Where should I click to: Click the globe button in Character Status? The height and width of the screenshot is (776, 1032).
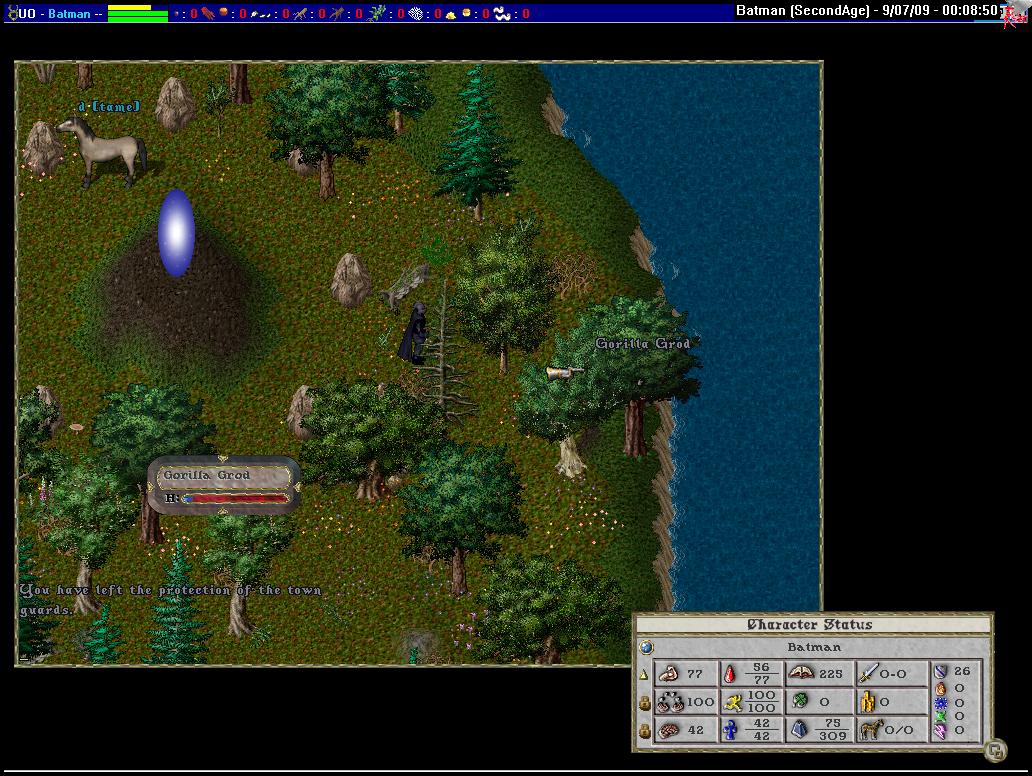(x=645, y=647)
